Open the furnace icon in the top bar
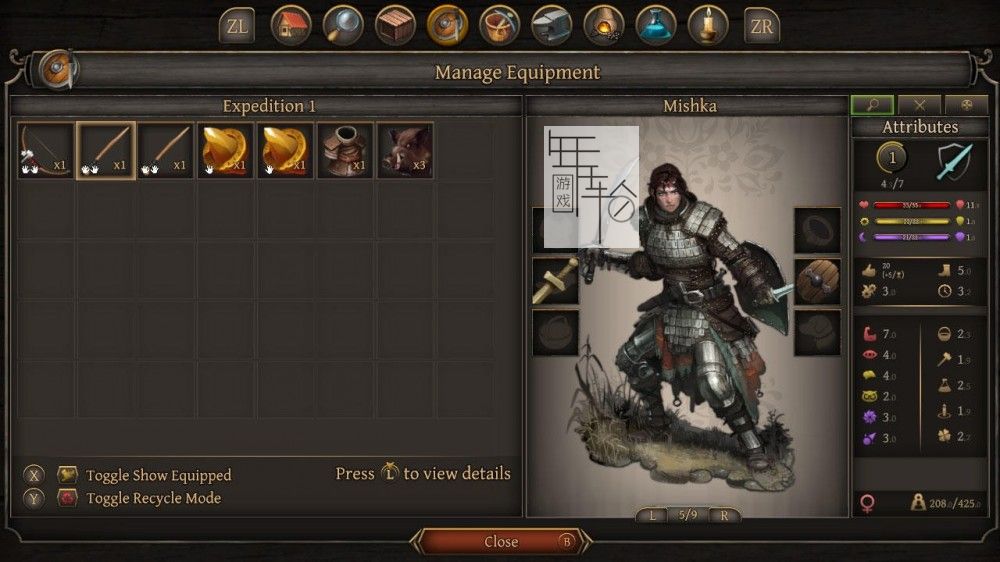The height and width of the screenshot is (562, 1000). [x=603, y=26]
